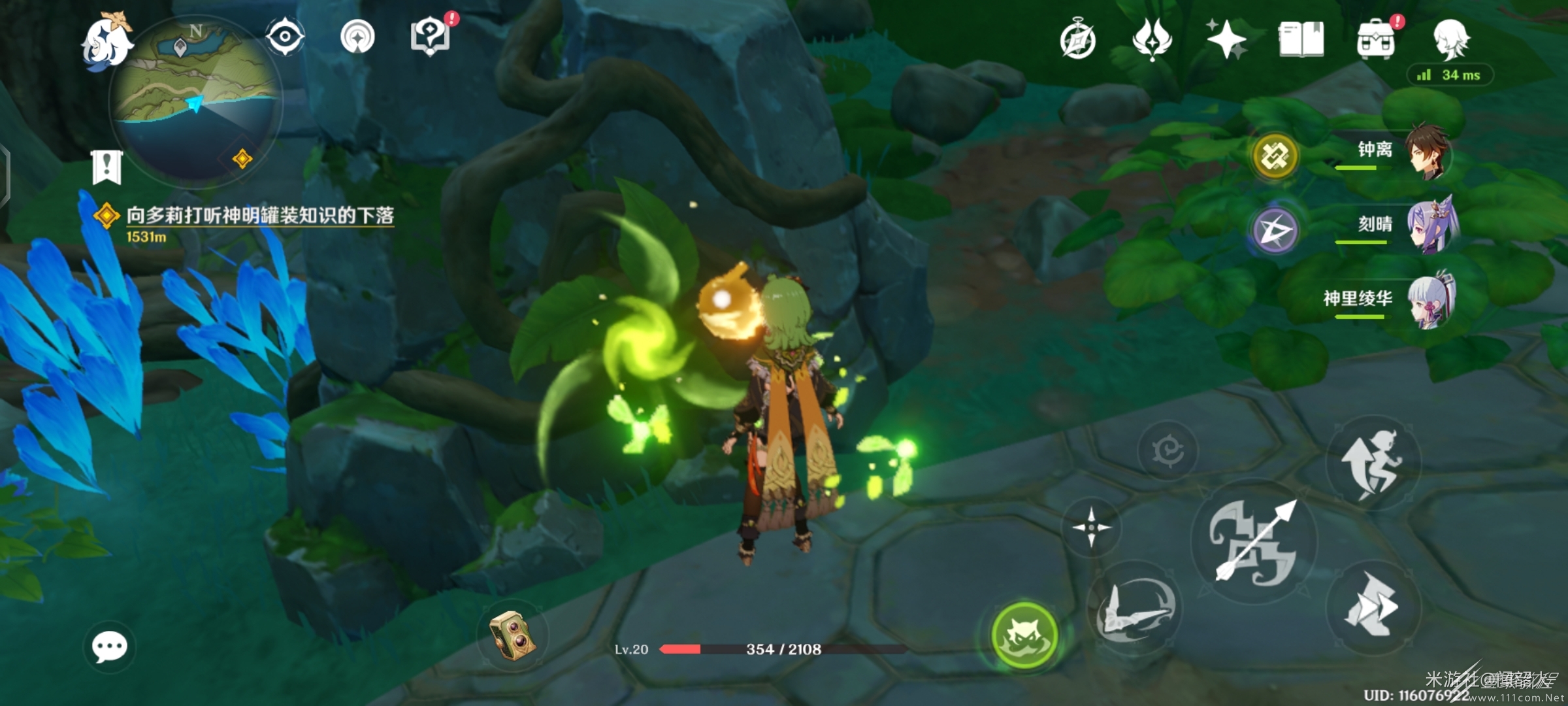Viewport: 1568px width, 706px height.
Task: Fire the bow normal attack button
Action: tap(1254, 541)
